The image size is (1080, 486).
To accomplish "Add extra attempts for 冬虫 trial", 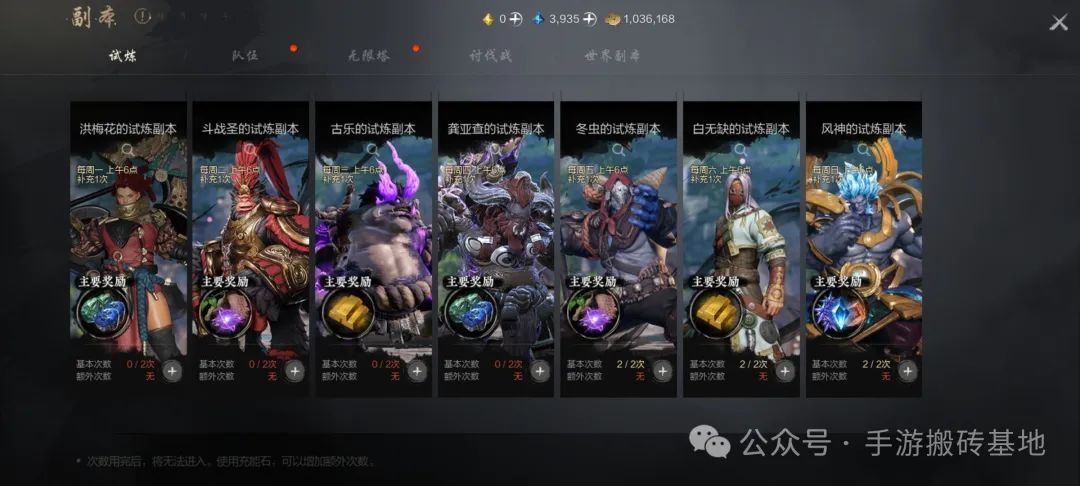I will [x=662, y=371].
